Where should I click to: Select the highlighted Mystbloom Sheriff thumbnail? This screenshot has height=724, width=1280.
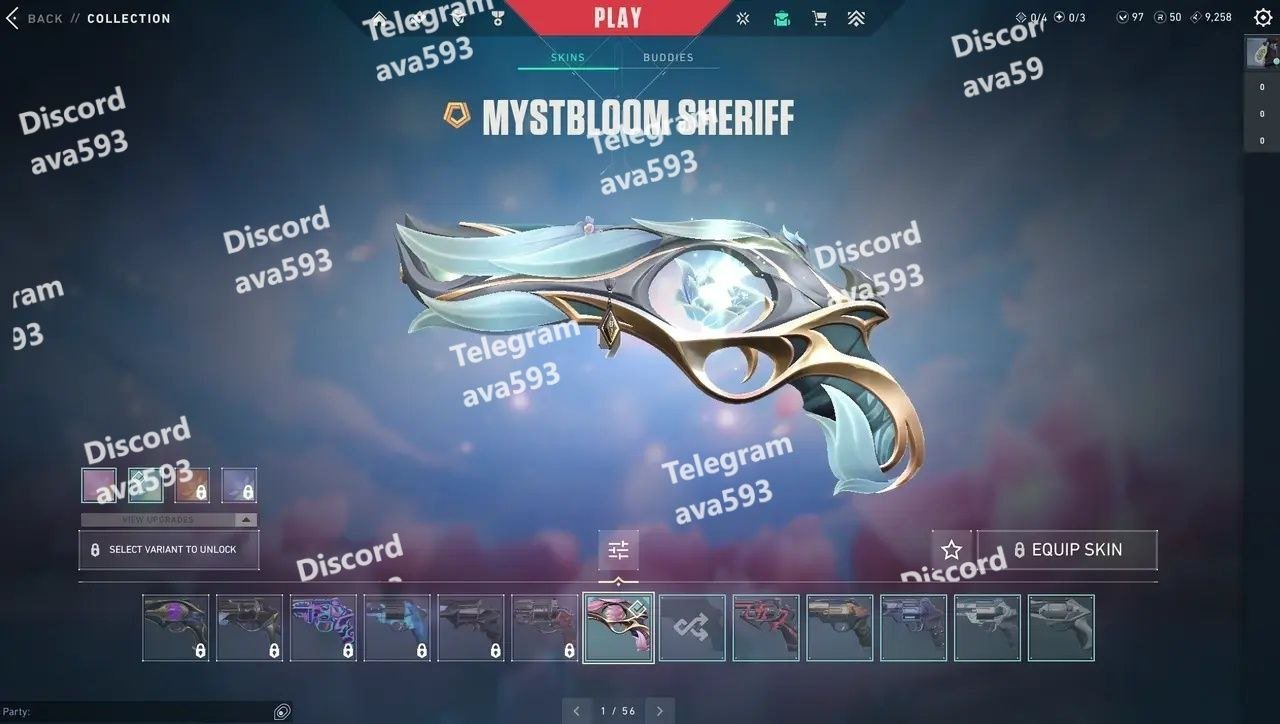click(x=618, y=628)
